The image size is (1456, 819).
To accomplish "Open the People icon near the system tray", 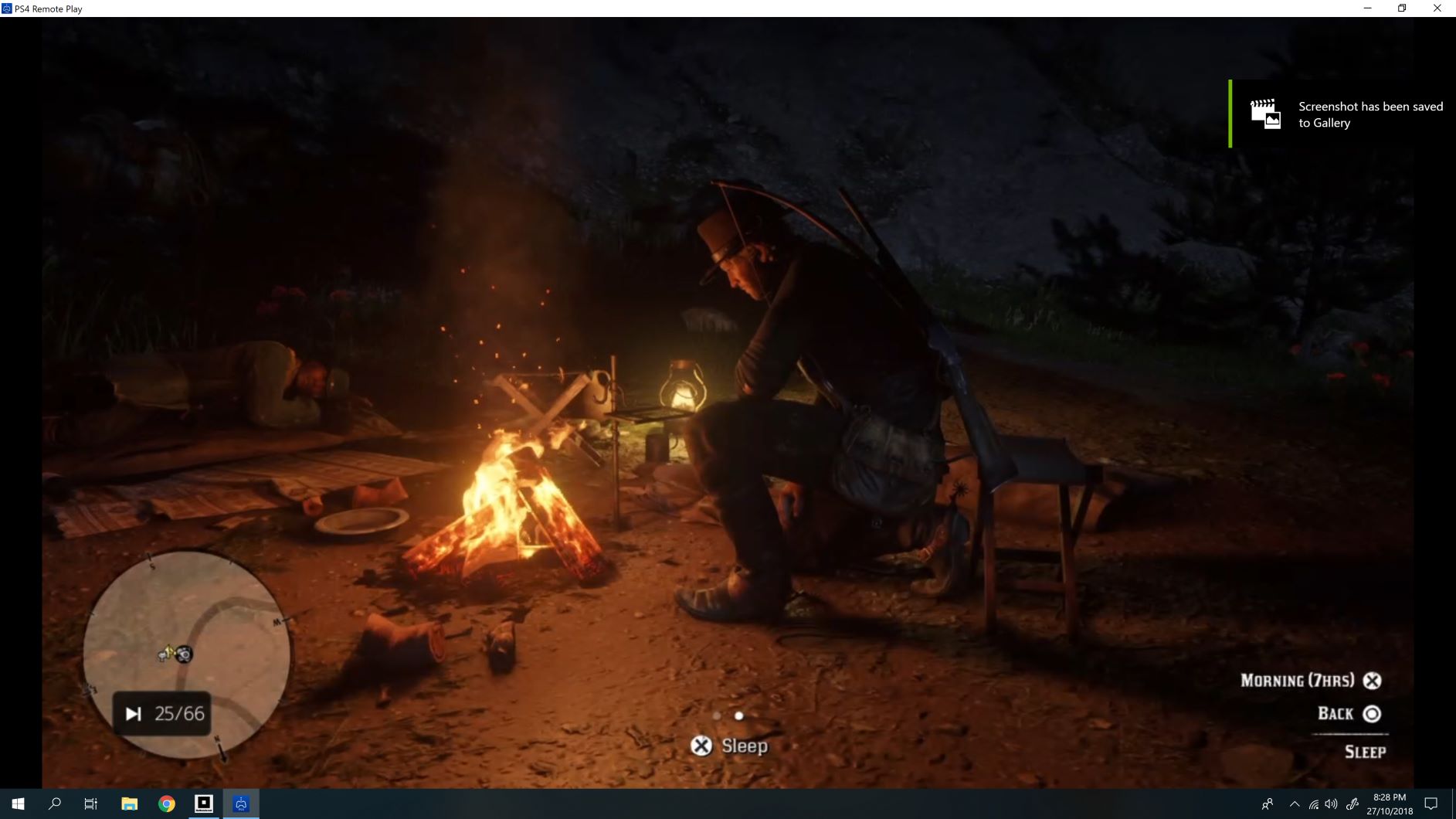I will click(x=1269, y=803).
